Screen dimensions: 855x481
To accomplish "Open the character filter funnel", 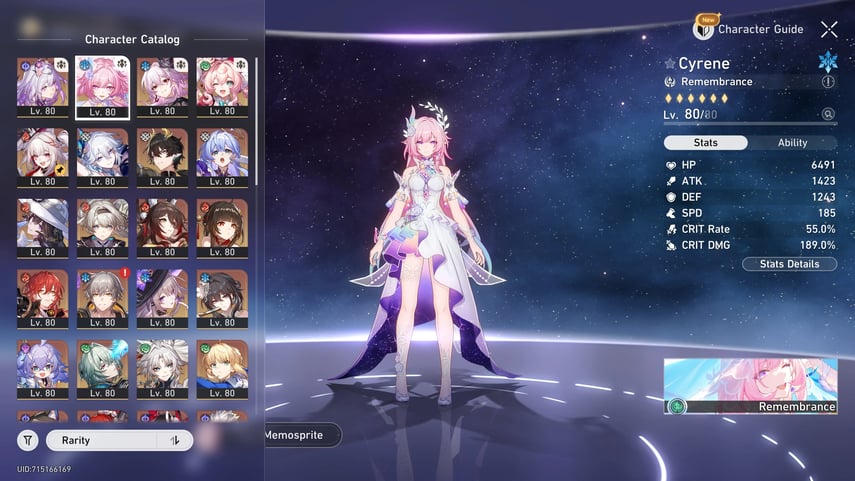I will pos(29,440).
